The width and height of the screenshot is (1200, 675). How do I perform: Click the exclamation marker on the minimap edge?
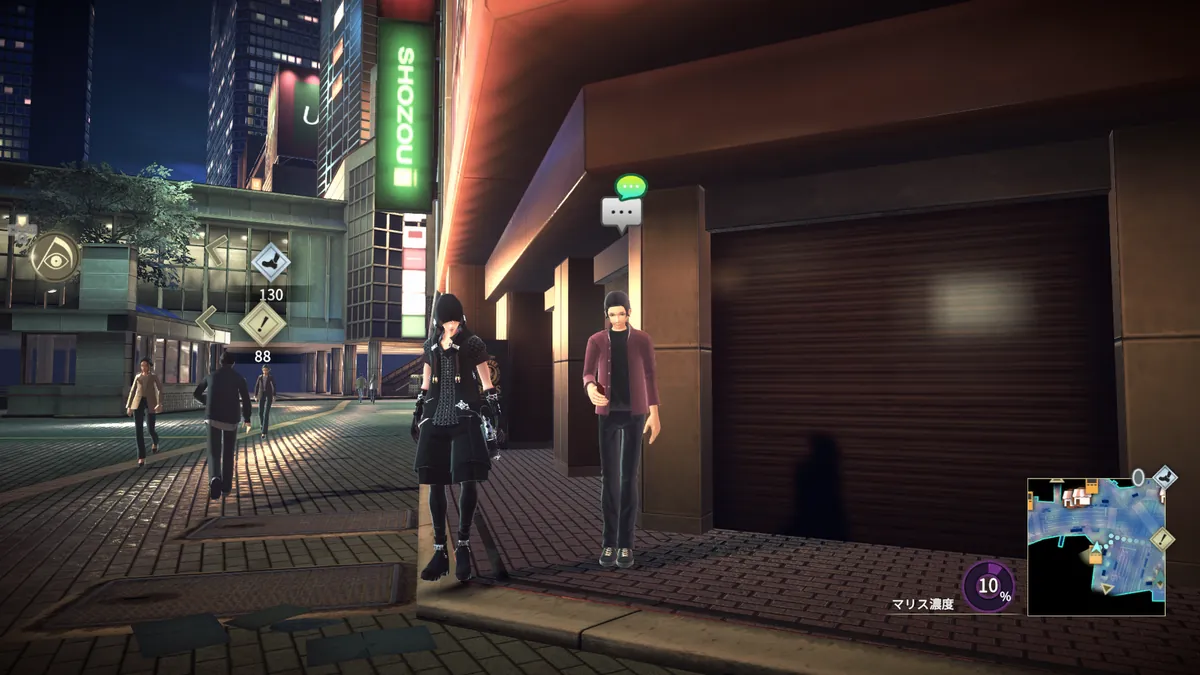tap(1162, 540)
